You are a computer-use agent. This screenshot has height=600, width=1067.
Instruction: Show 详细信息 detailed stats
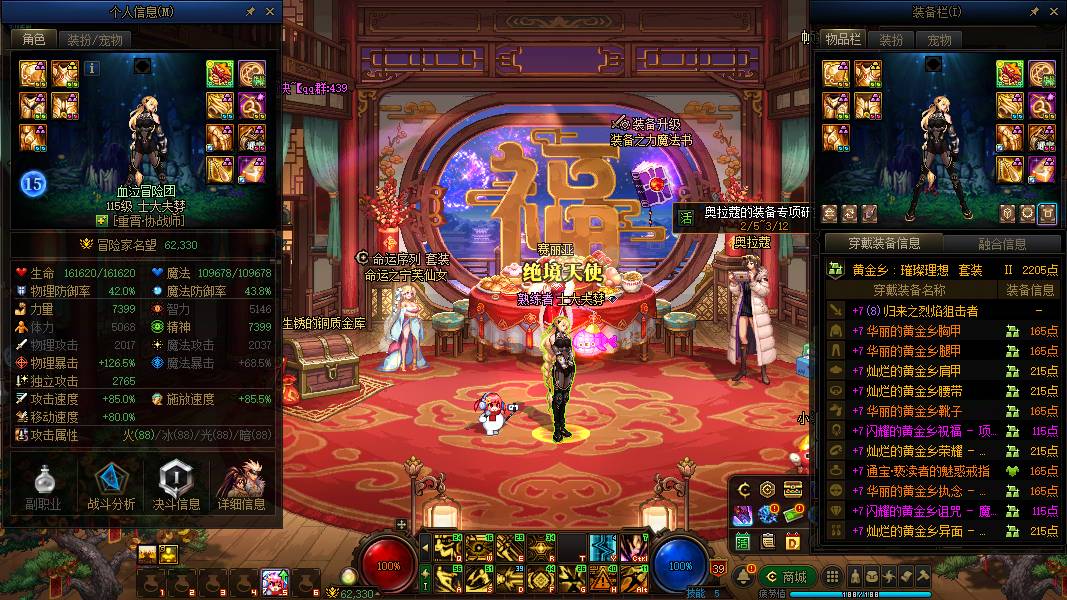[242, 486]
